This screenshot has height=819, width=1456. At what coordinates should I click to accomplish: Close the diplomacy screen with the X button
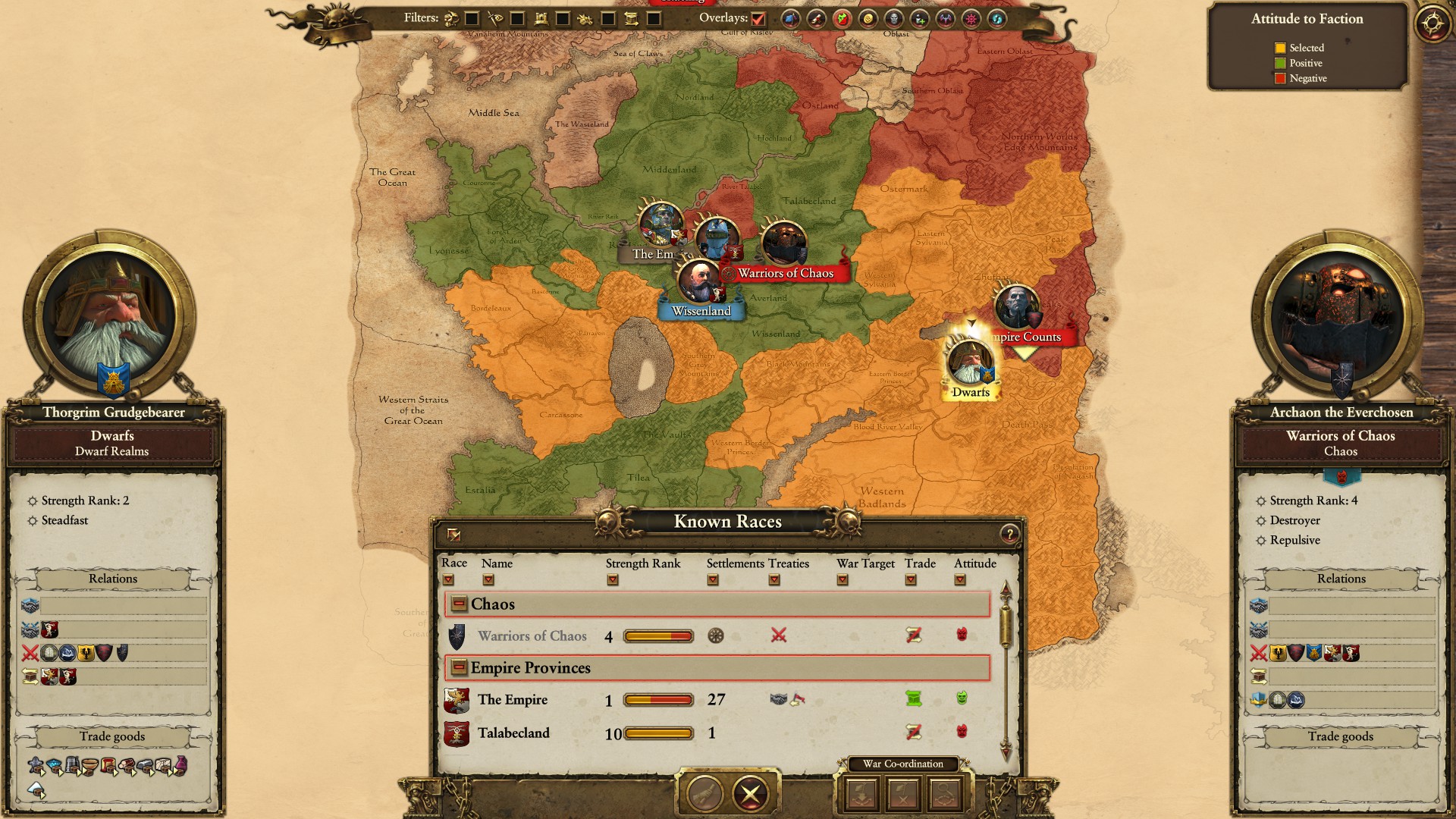click(x=750, y=794)
